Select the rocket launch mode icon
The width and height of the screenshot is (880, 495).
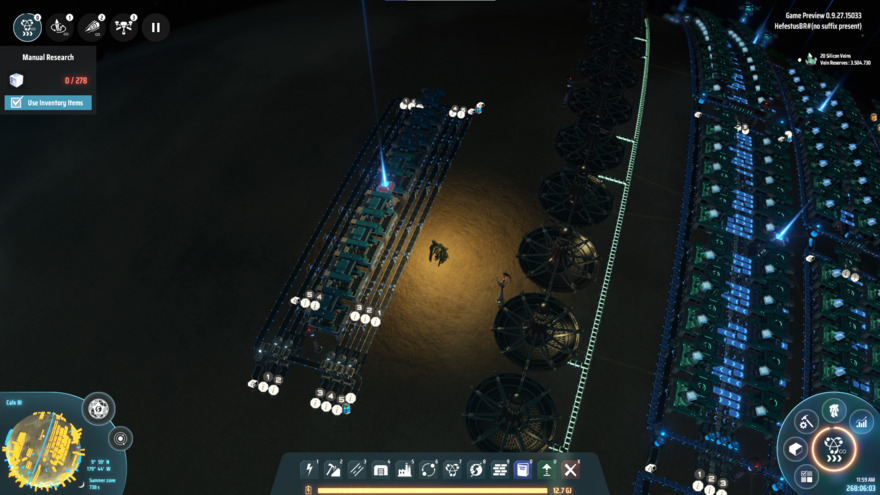pos(59,27)
